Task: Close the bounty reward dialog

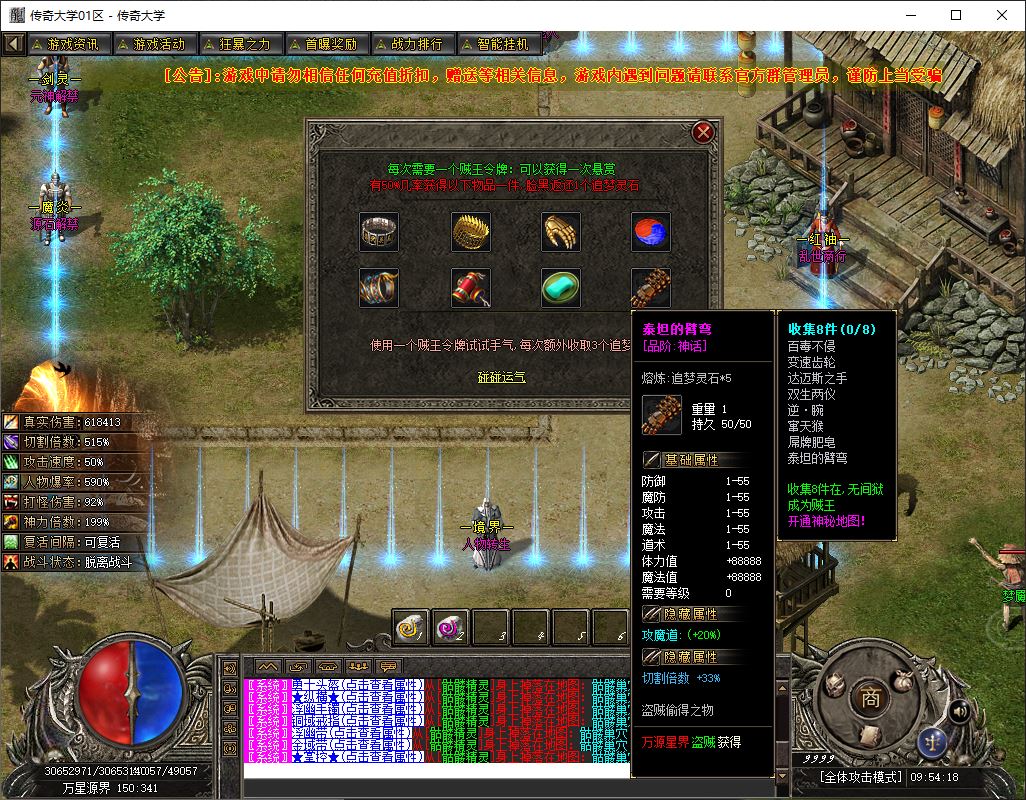Action: click(703, 132)
